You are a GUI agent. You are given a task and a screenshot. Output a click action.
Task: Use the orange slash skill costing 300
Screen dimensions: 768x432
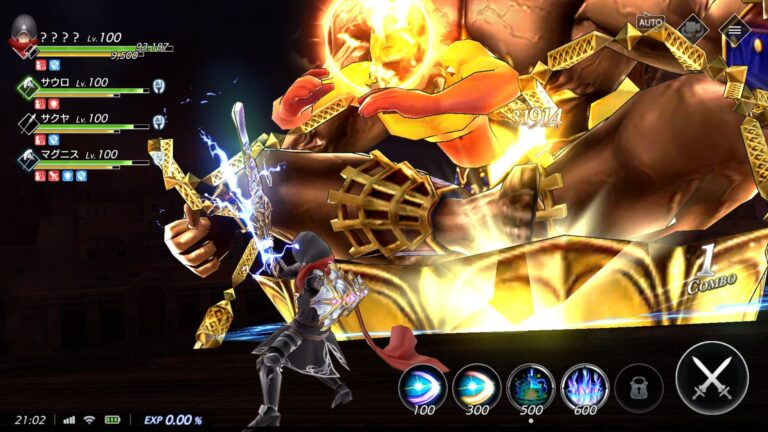[x=476, y=385]
